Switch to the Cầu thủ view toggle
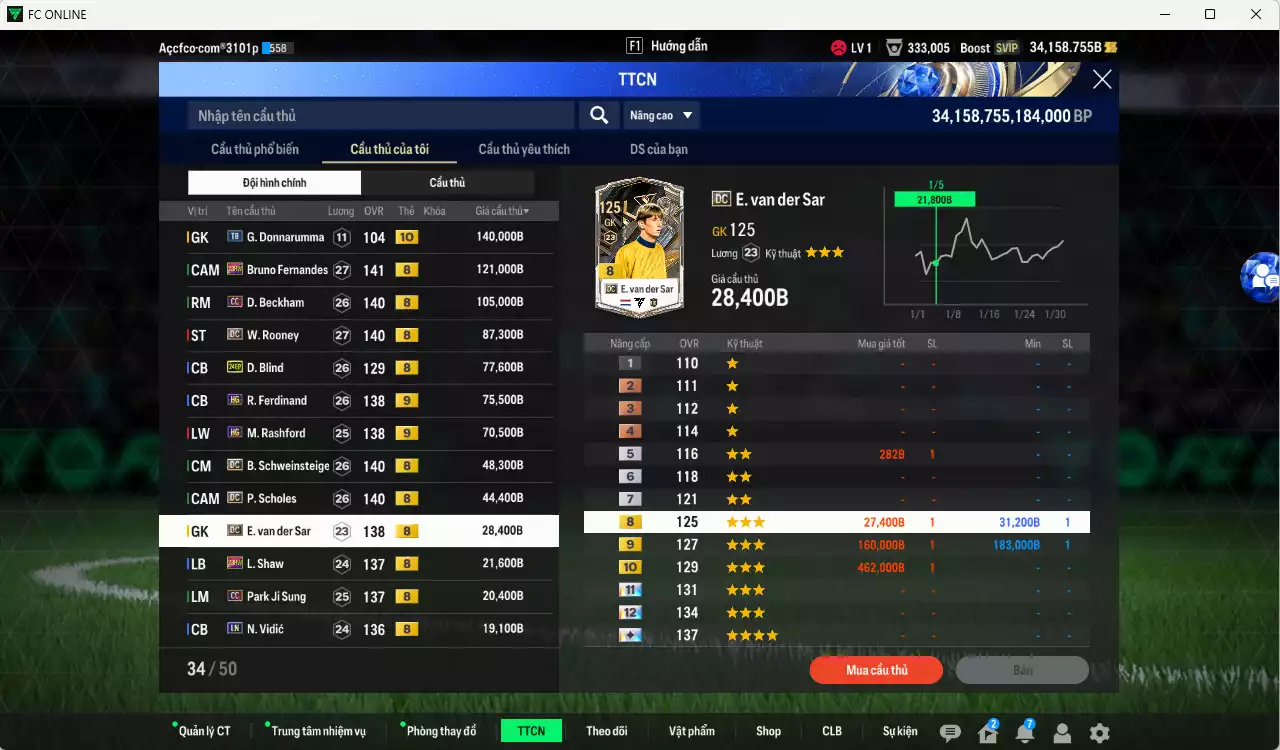 [x=447, y=184]
